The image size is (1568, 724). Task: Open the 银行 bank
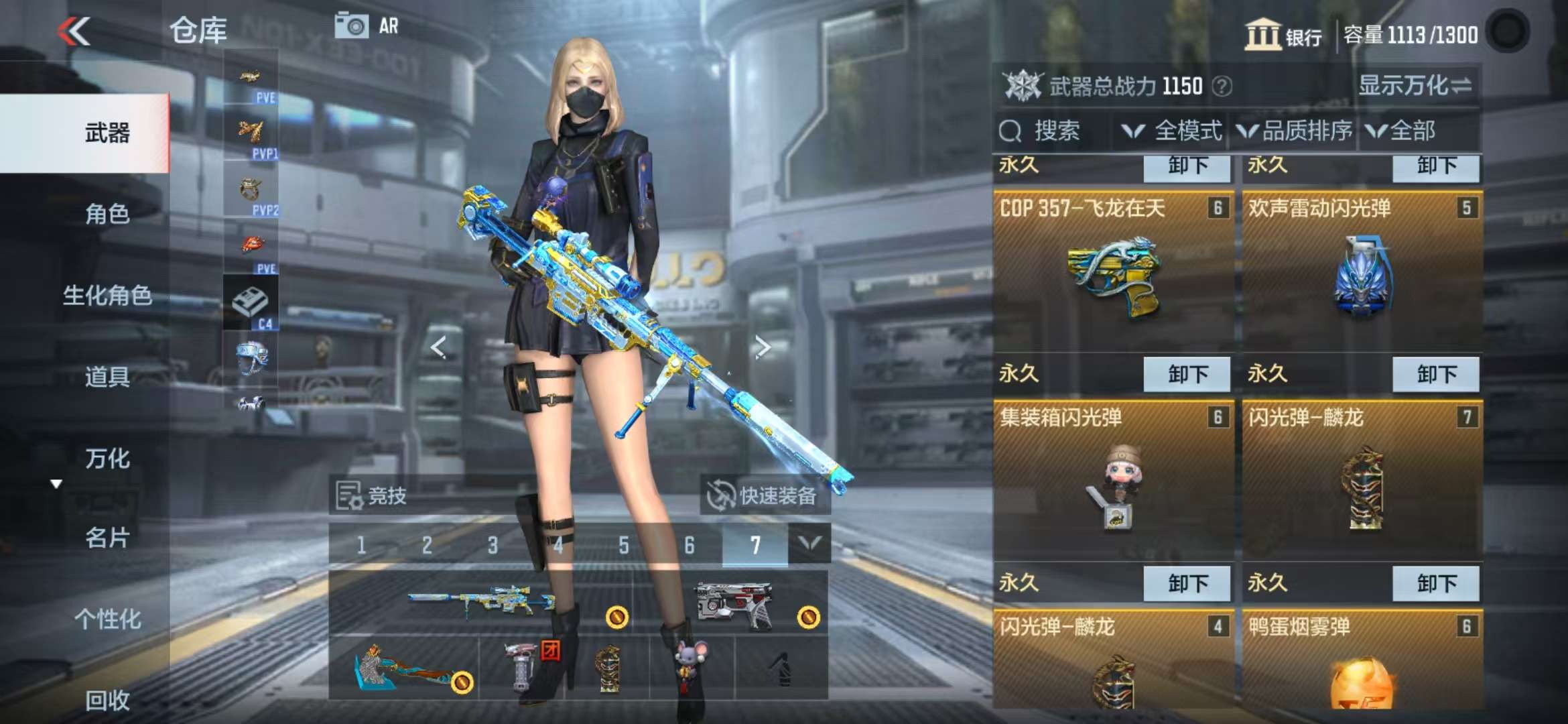pyautogui.click(x=1283, y=35)
